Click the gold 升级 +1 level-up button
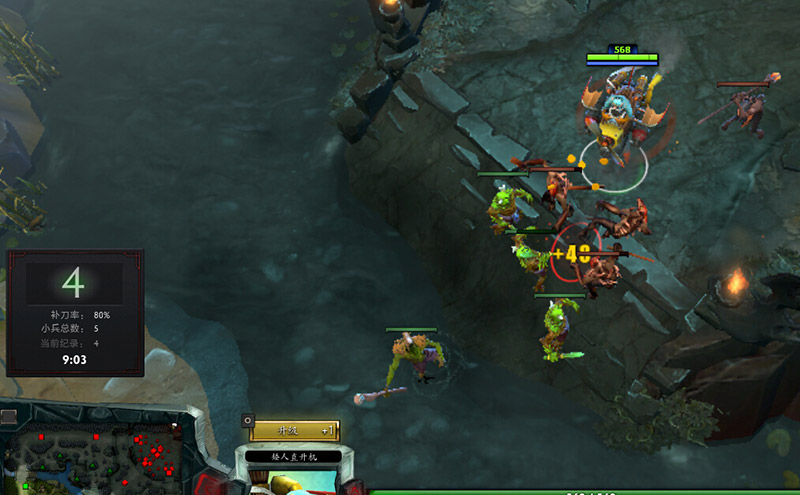The width and height of the screenshot is (800, 495). click(x=295, y=430)
